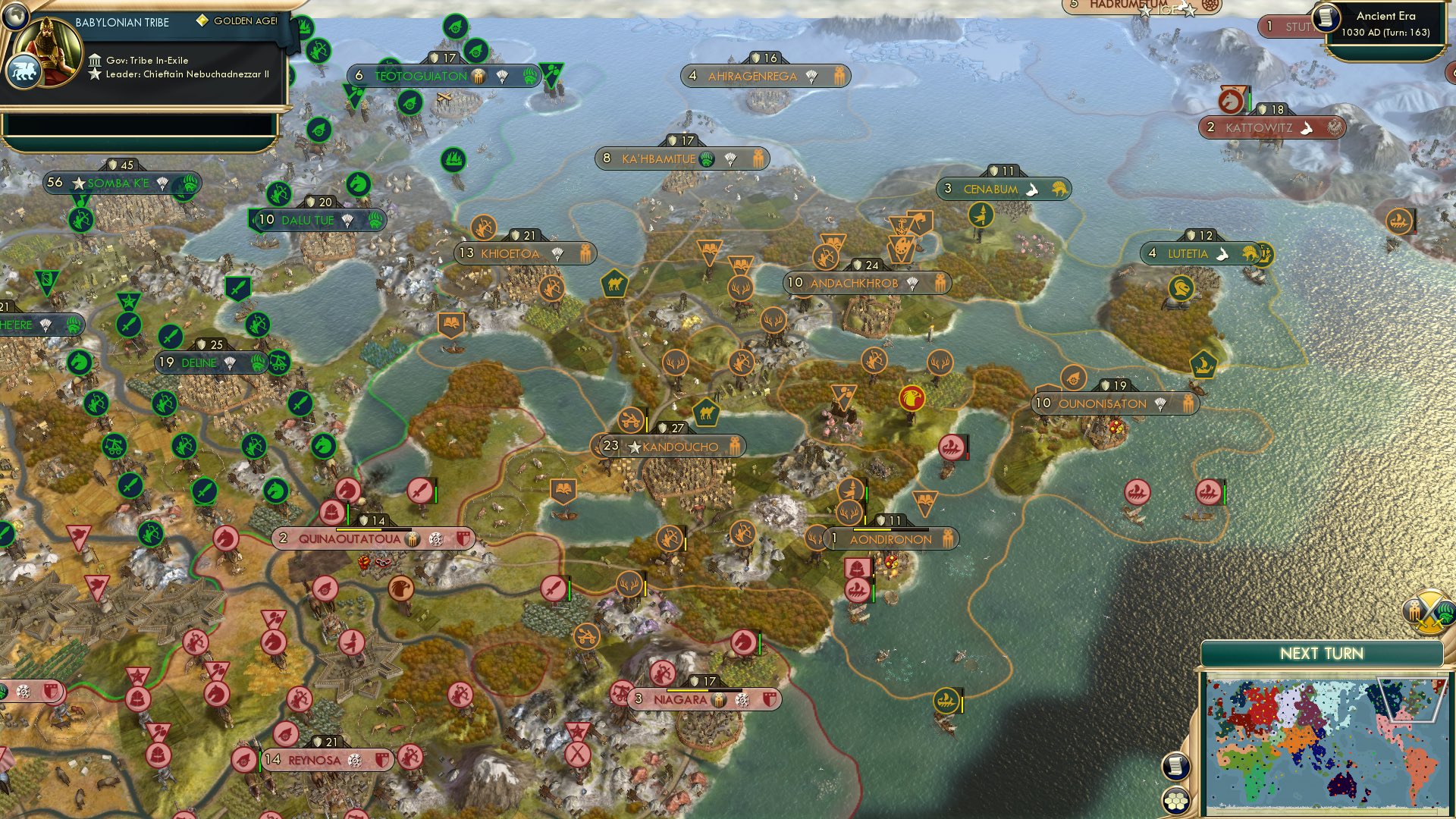Select the green trireme ship icon near Teotoguiaton

coord(454,159)
